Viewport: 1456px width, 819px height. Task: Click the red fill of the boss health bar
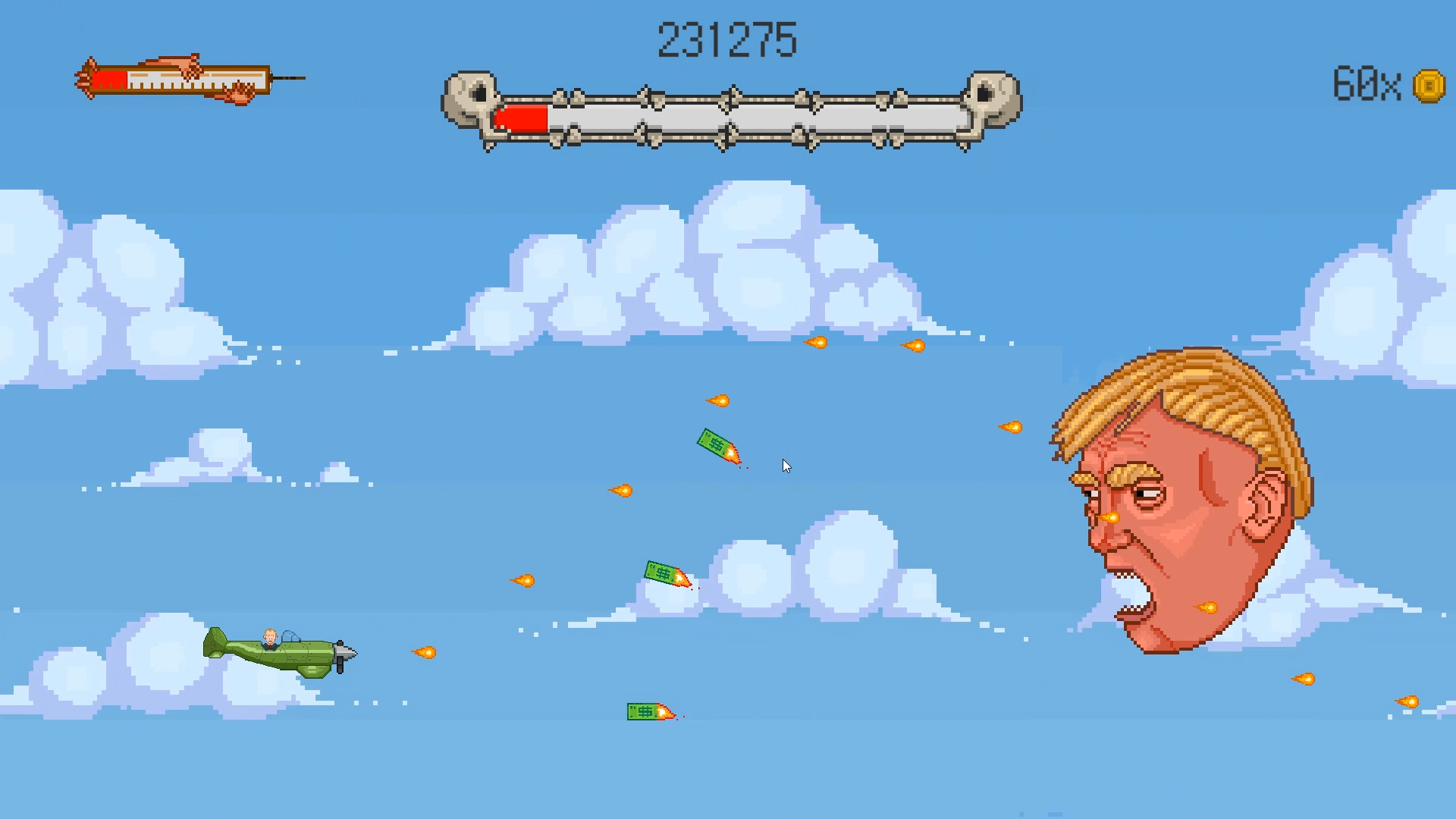519,118
